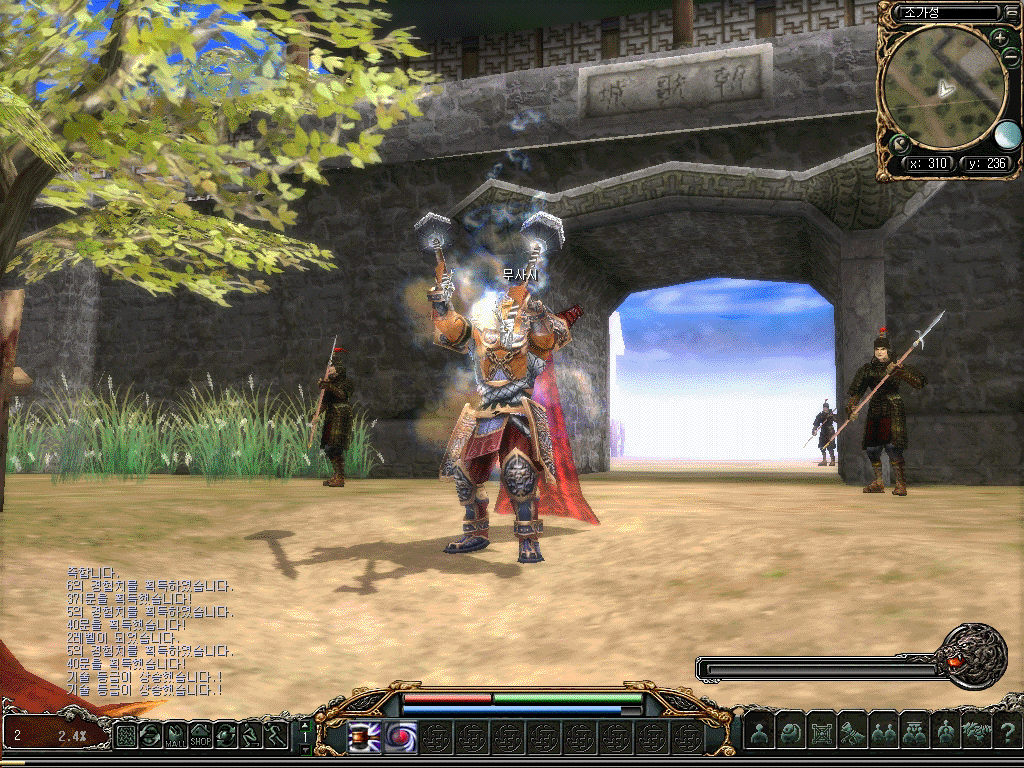Click the arrow button left of coordinates
Screen dimensions: 1024x768
point(899,143)
